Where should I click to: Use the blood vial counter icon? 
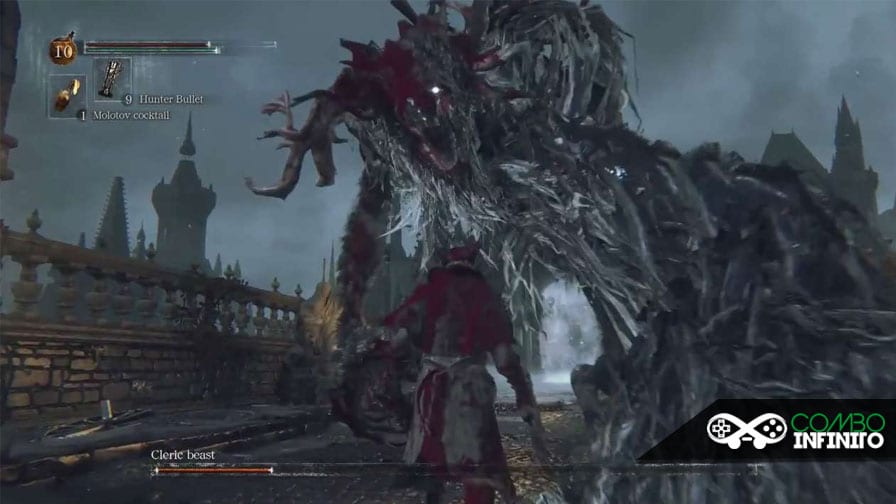[x=63, y=49]
